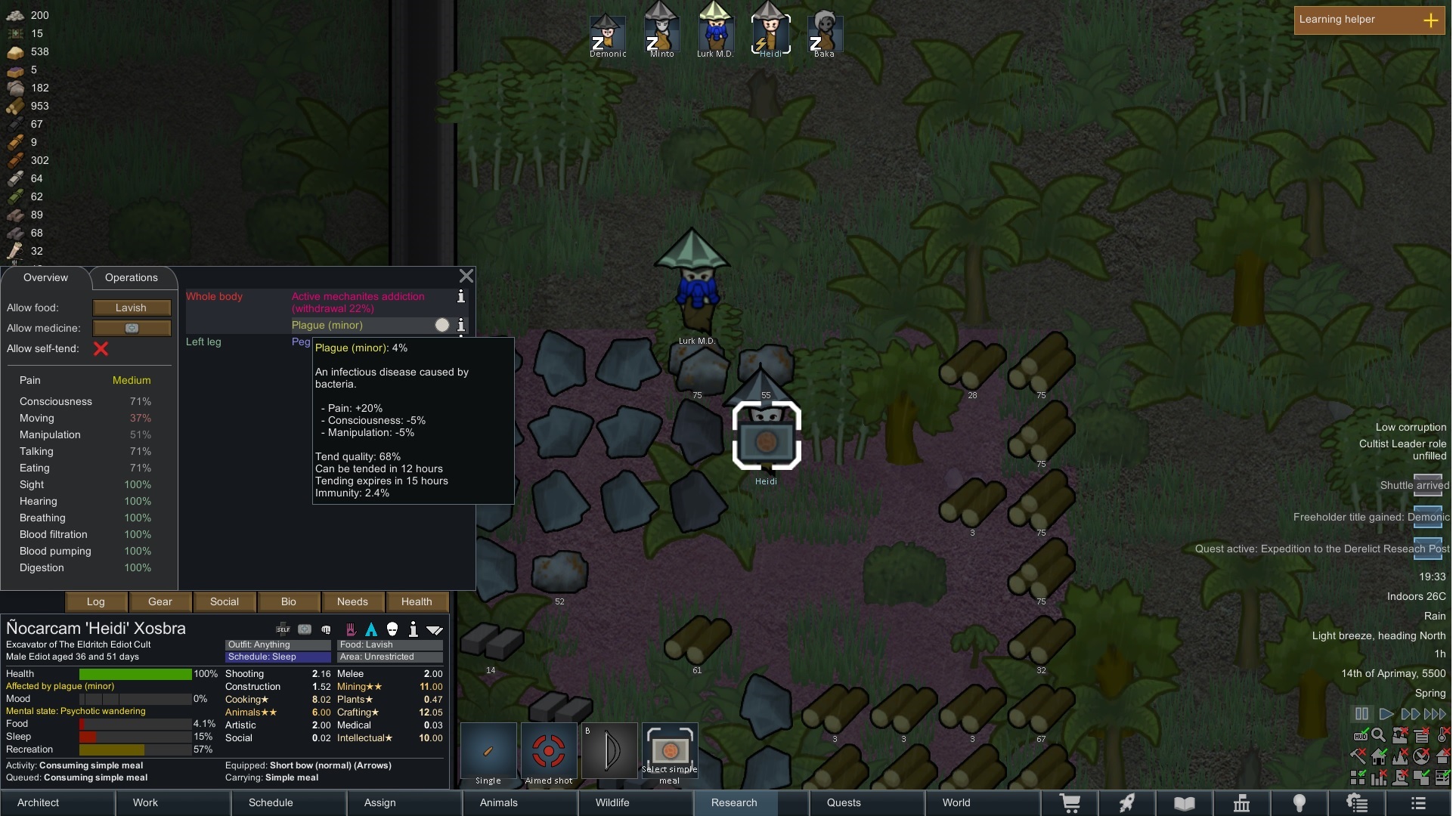Image resolution: width=1456 pixels, height=816 pixels.
Task: Select colonist Baka portrait
Action: [824, 32]
